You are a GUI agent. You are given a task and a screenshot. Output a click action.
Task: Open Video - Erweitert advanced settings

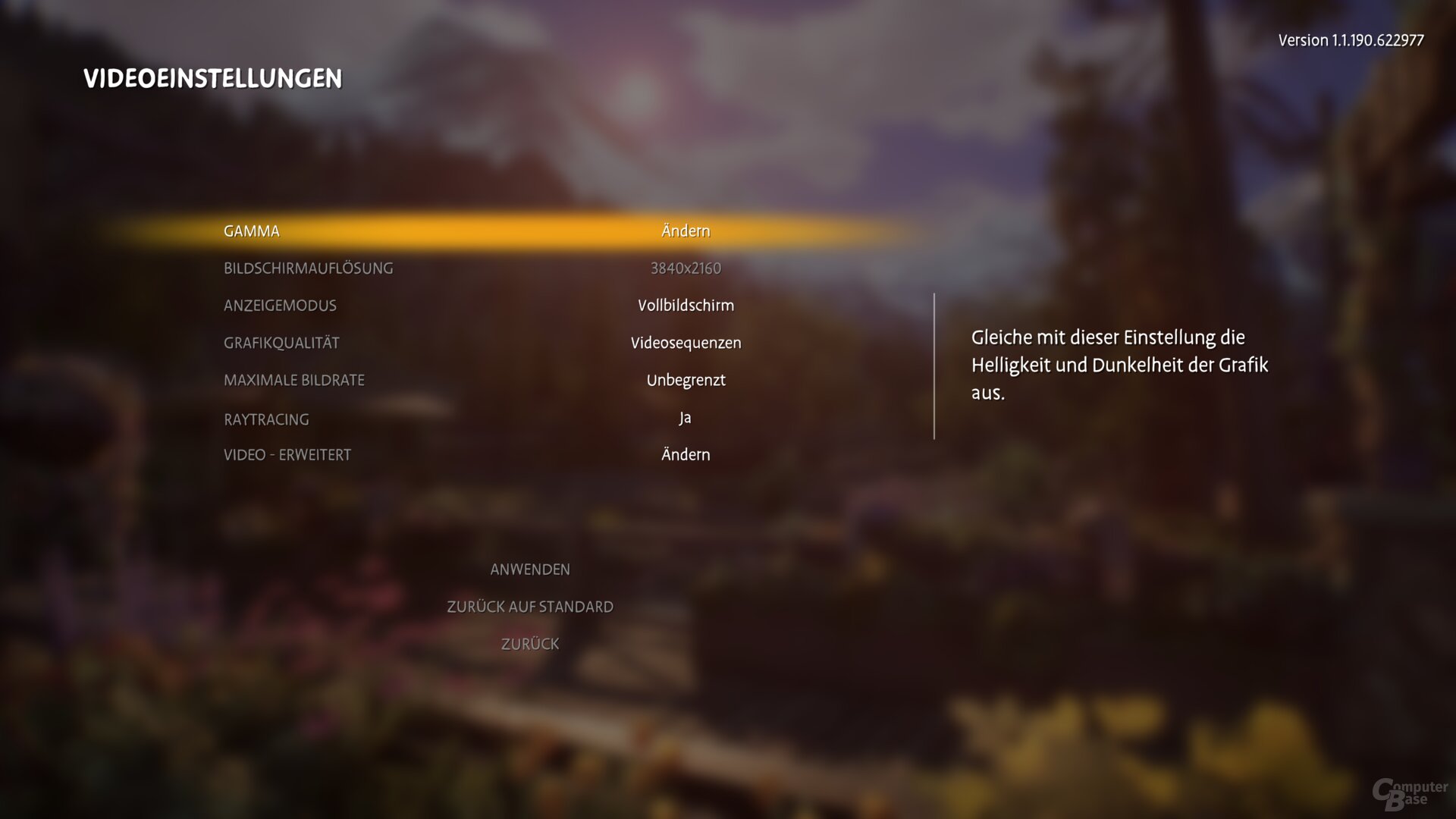coord(287,454)
